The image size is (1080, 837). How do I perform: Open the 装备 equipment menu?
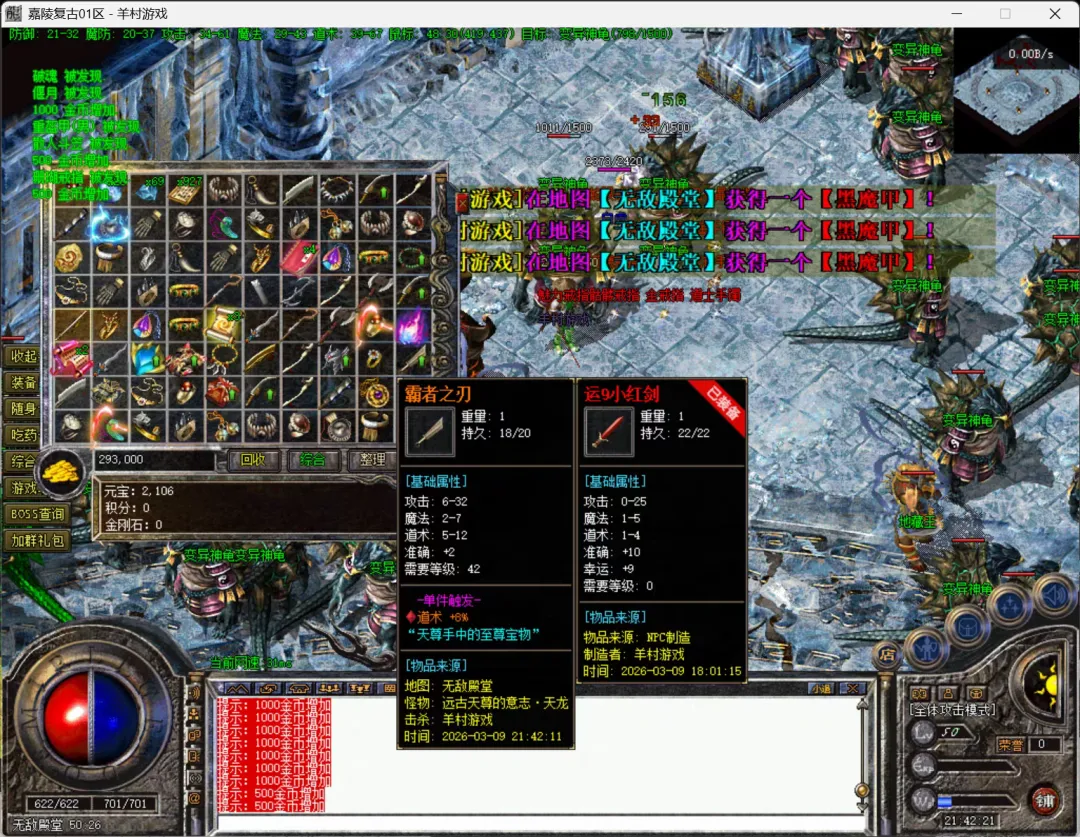point(23,382)
